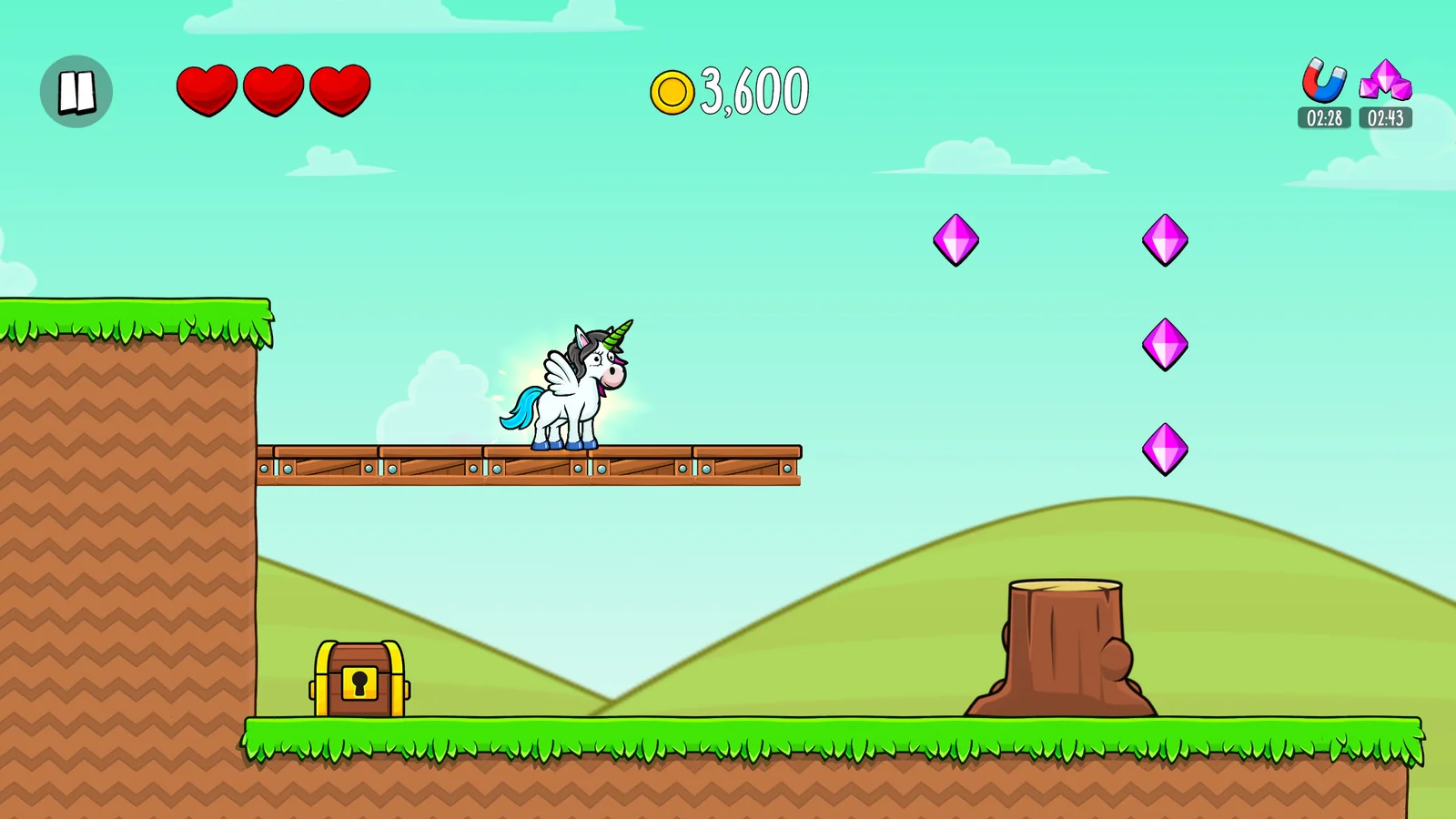Click the rightmost heart icon
The image size is (1456, 819).
point(340,91)
